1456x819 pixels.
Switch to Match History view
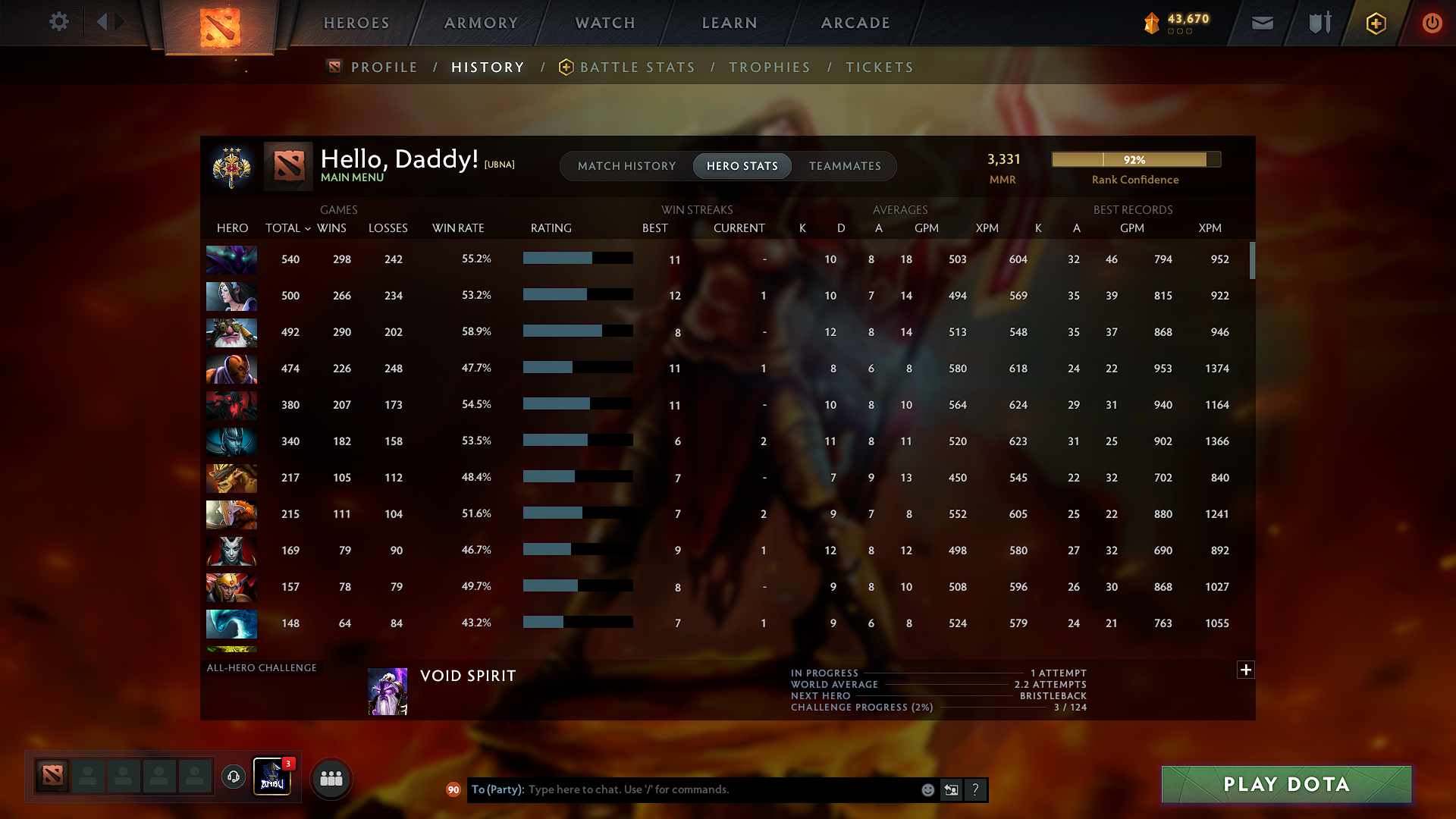click(x=626, y=166)
